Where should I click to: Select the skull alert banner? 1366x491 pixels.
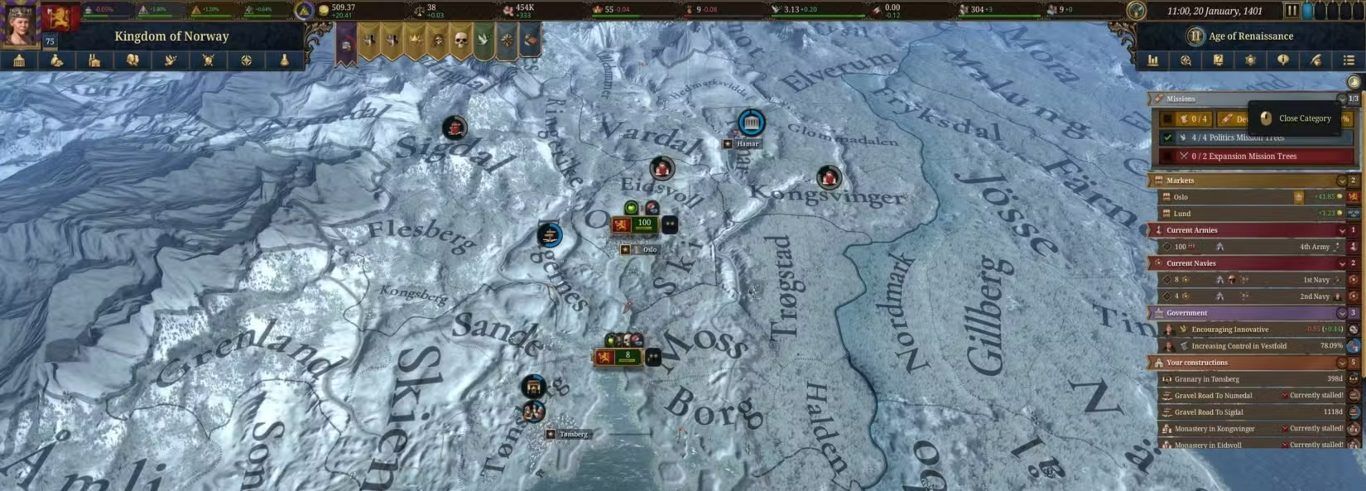click(x=460, y=41)
